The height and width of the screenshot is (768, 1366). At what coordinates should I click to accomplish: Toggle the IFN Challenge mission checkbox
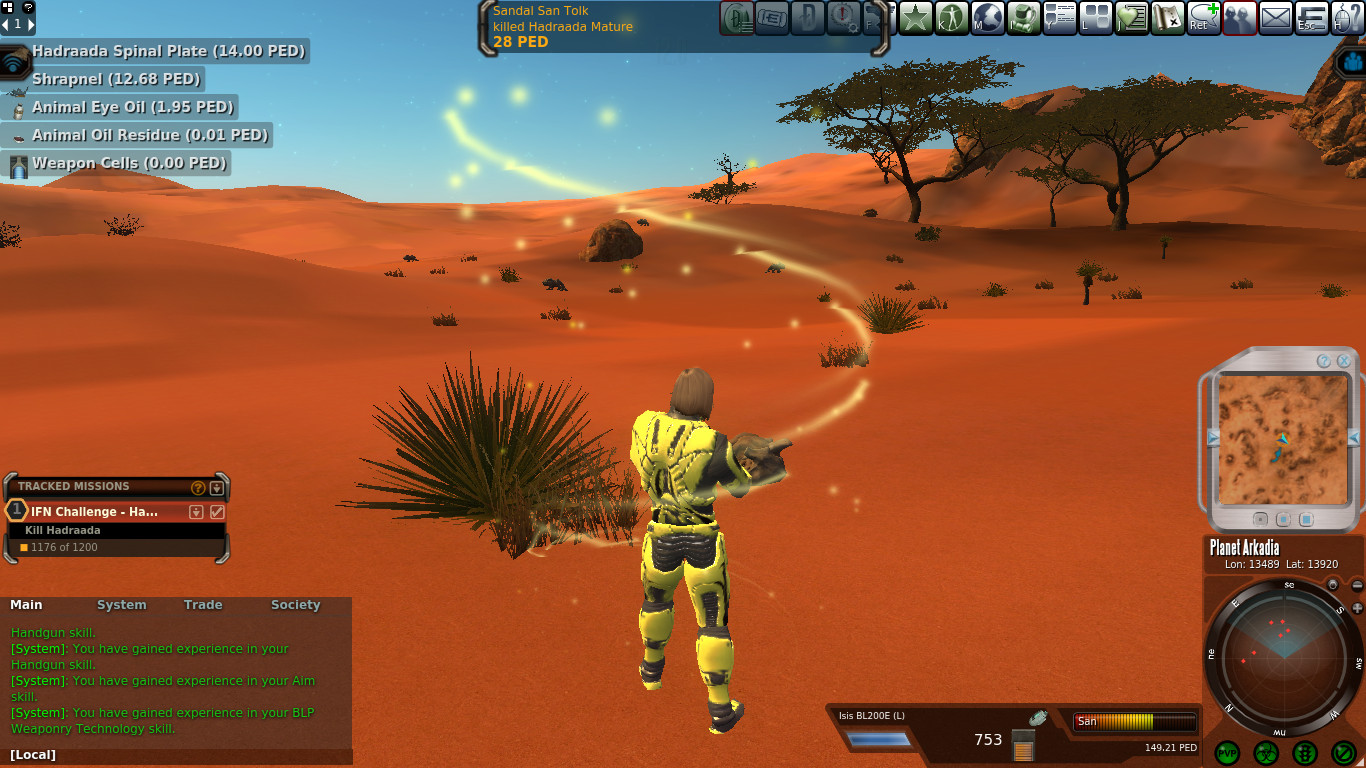click(x=217, y=512)
